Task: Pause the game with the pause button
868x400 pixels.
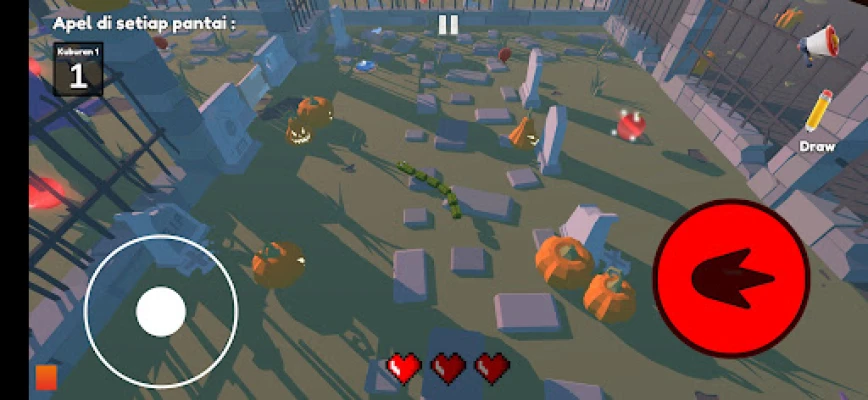Action: [x=448, y=26]
